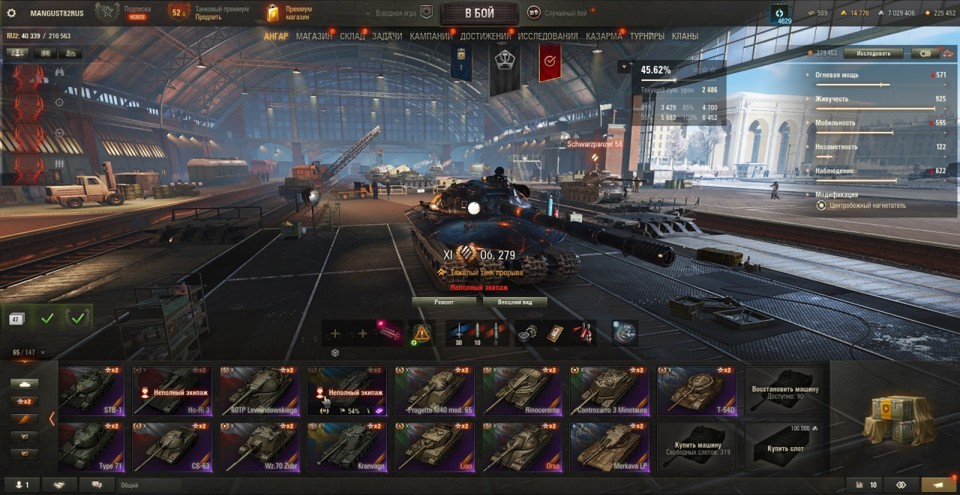Image resolution: width=960 pixels, height=495 pixels.
Task: Open the Премиум магазин
Action: point(290,13)
